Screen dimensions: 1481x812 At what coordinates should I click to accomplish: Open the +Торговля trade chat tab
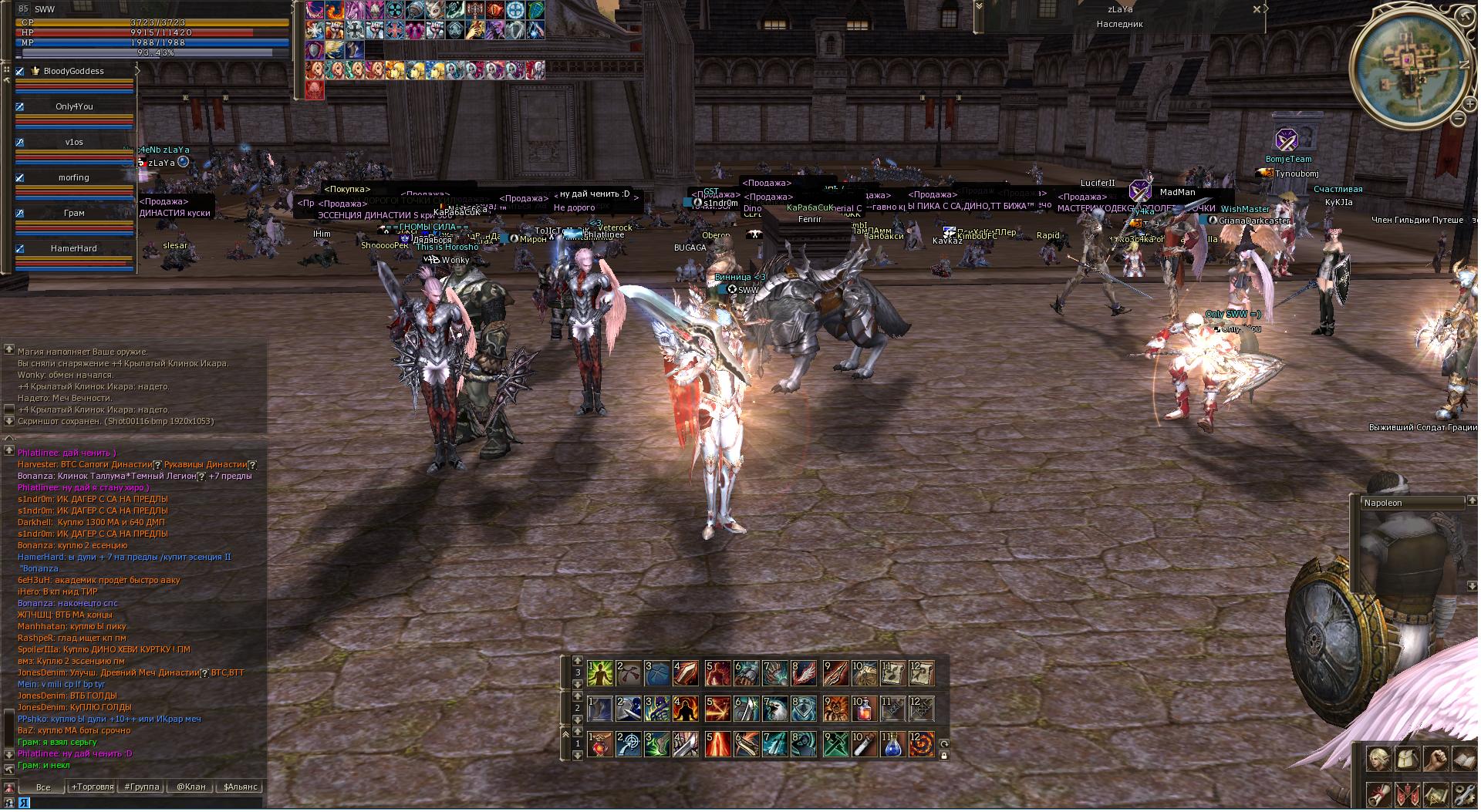point(92,787)
